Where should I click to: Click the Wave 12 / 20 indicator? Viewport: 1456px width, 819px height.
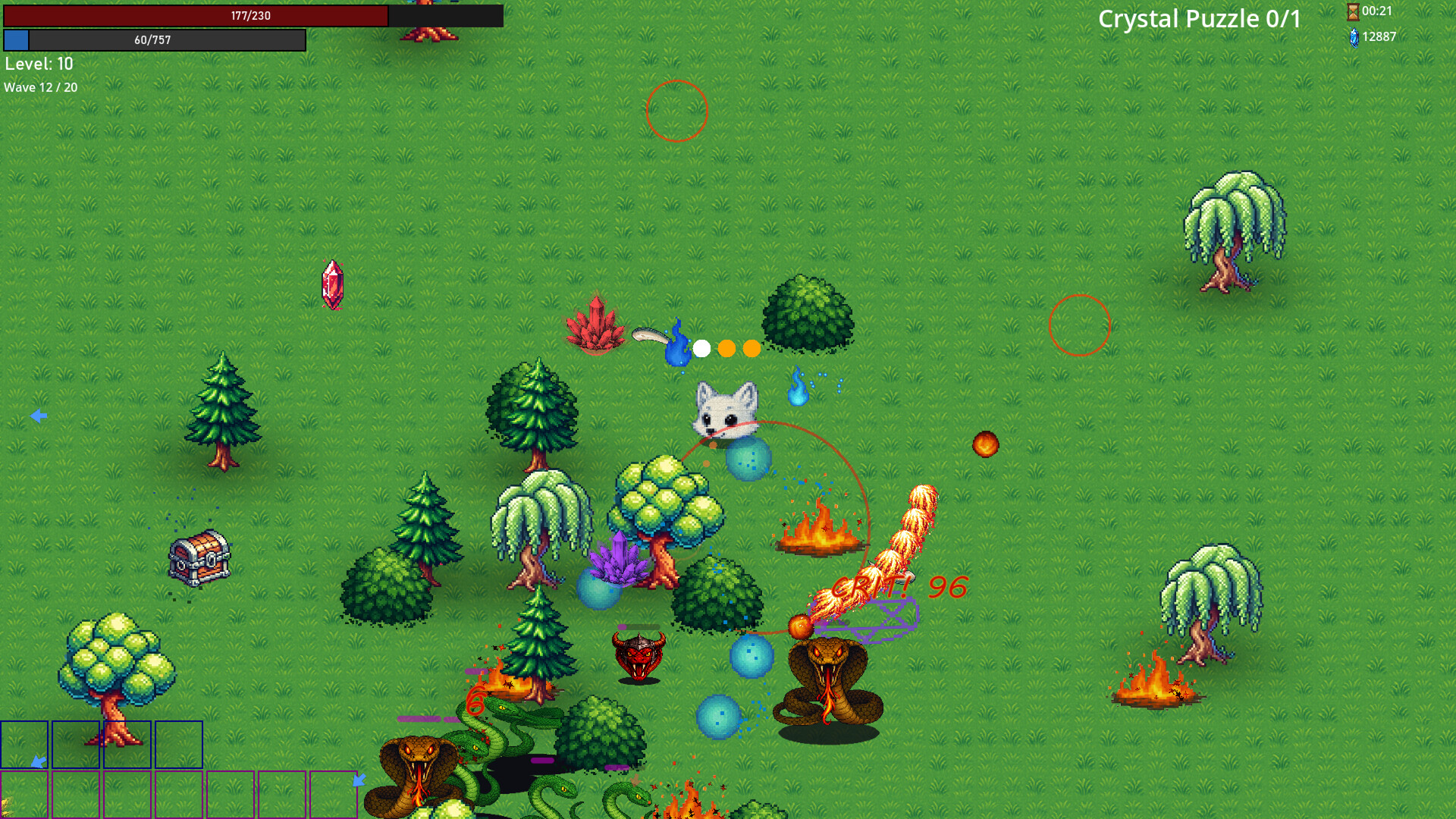(x=39, y=87)
